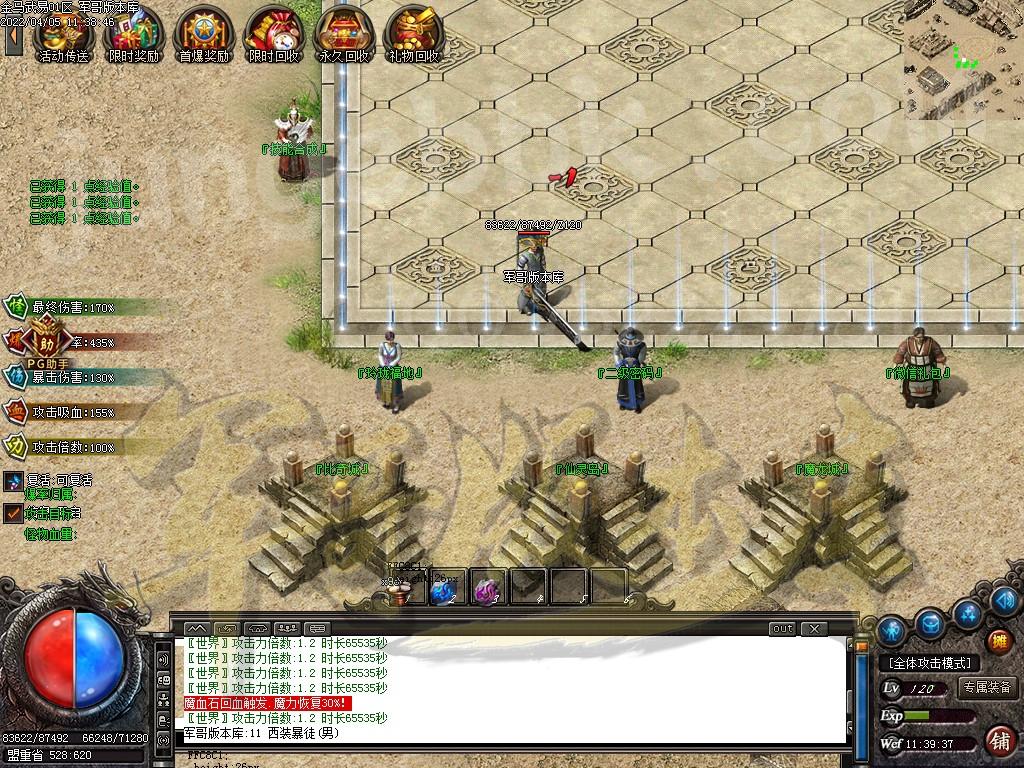Viewport: 1024px width, 768px height.
Task: Use the purple gem item in the hotbar
Action: click(x=486, y=591)
